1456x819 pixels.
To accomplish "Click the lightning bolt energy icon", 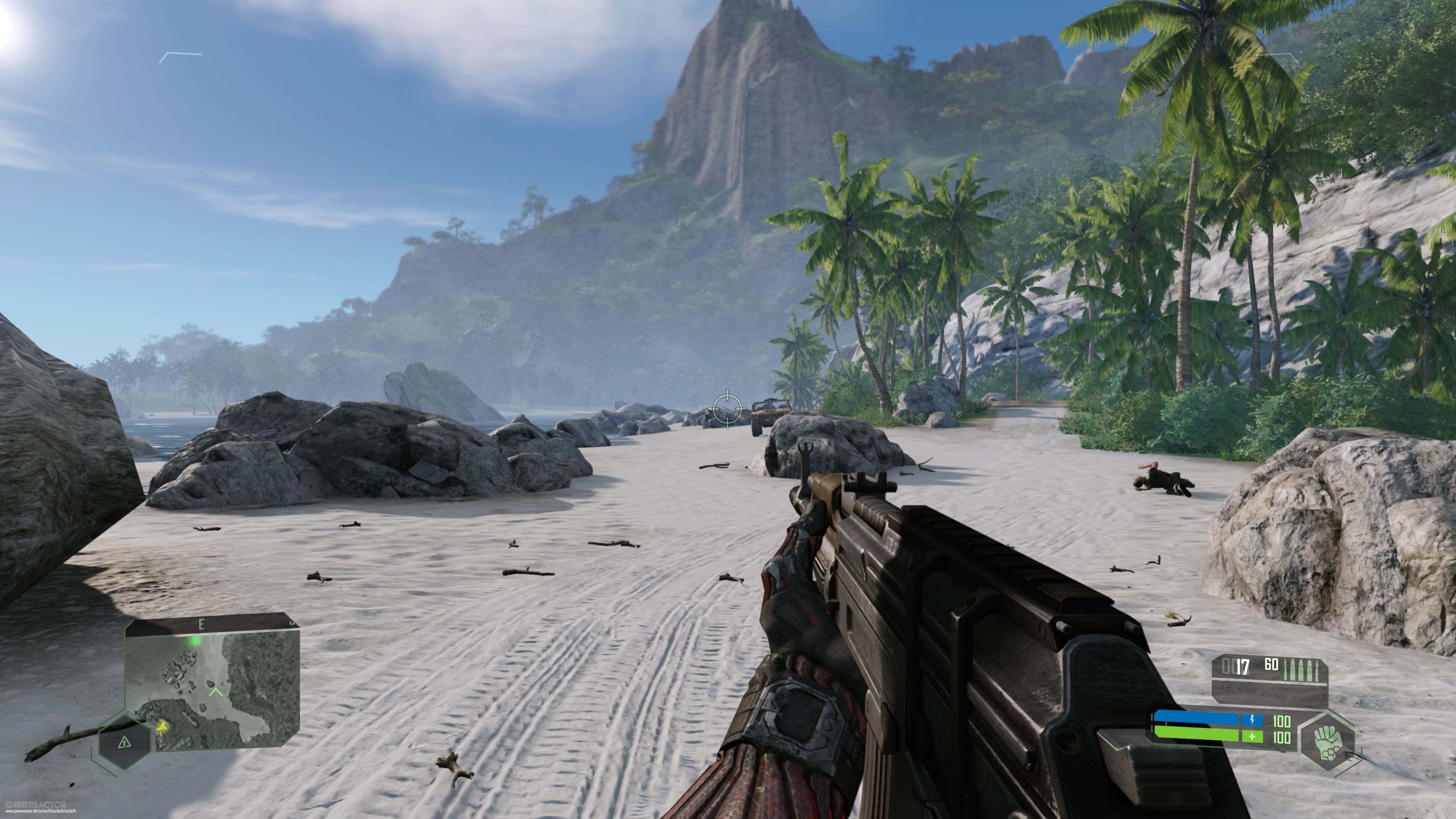I will (x=1252, y=720).
